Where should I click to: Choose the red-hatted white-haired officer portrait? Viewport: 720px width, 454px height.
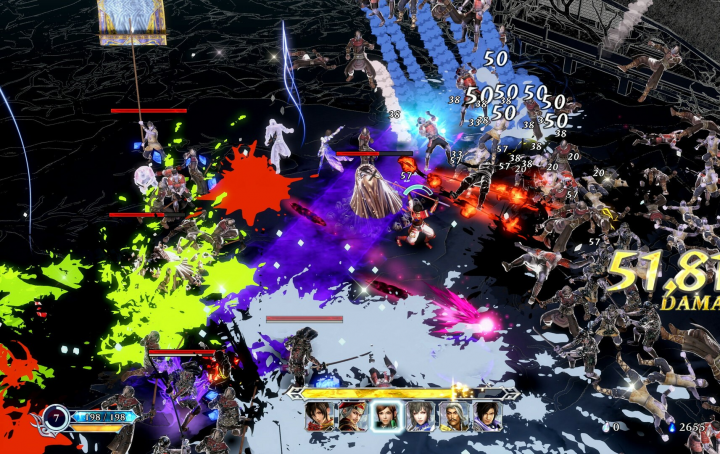tap(353, 416)
